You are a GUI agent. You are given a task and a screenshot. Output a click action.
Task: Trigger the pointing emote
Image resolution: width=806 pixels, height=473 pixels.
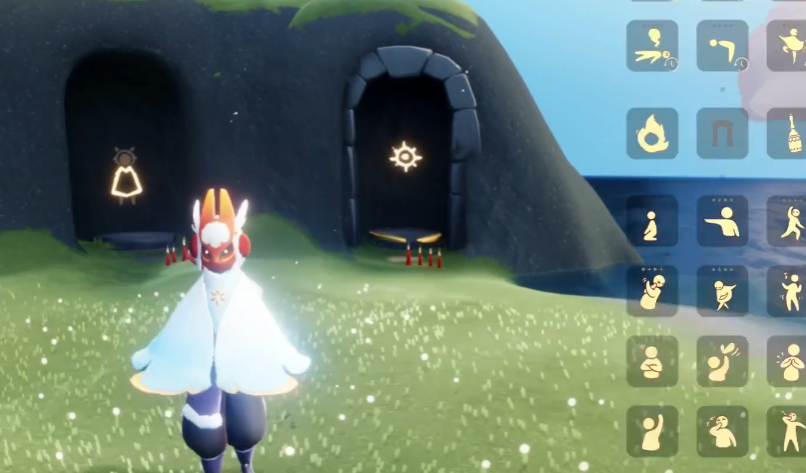pos(722,221)
